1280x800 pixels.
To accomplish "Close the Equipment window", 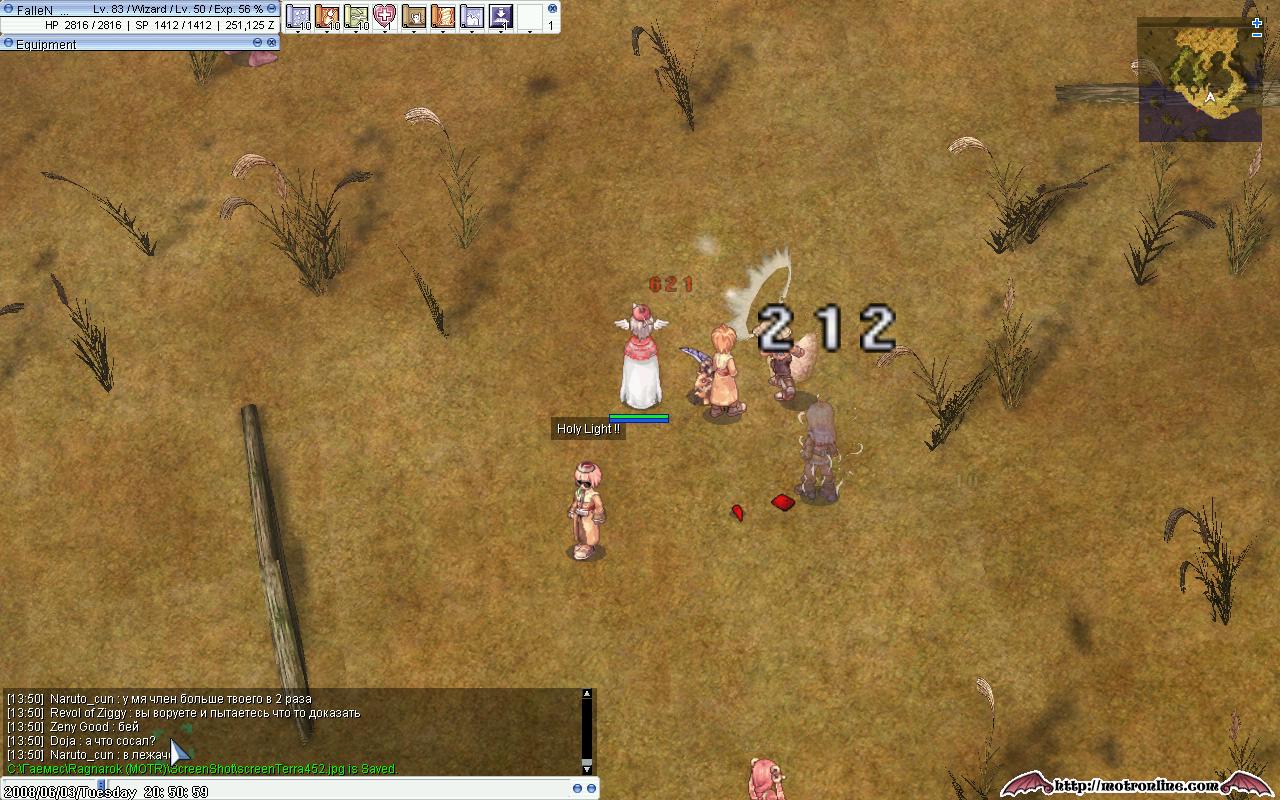I will (272, 43).
